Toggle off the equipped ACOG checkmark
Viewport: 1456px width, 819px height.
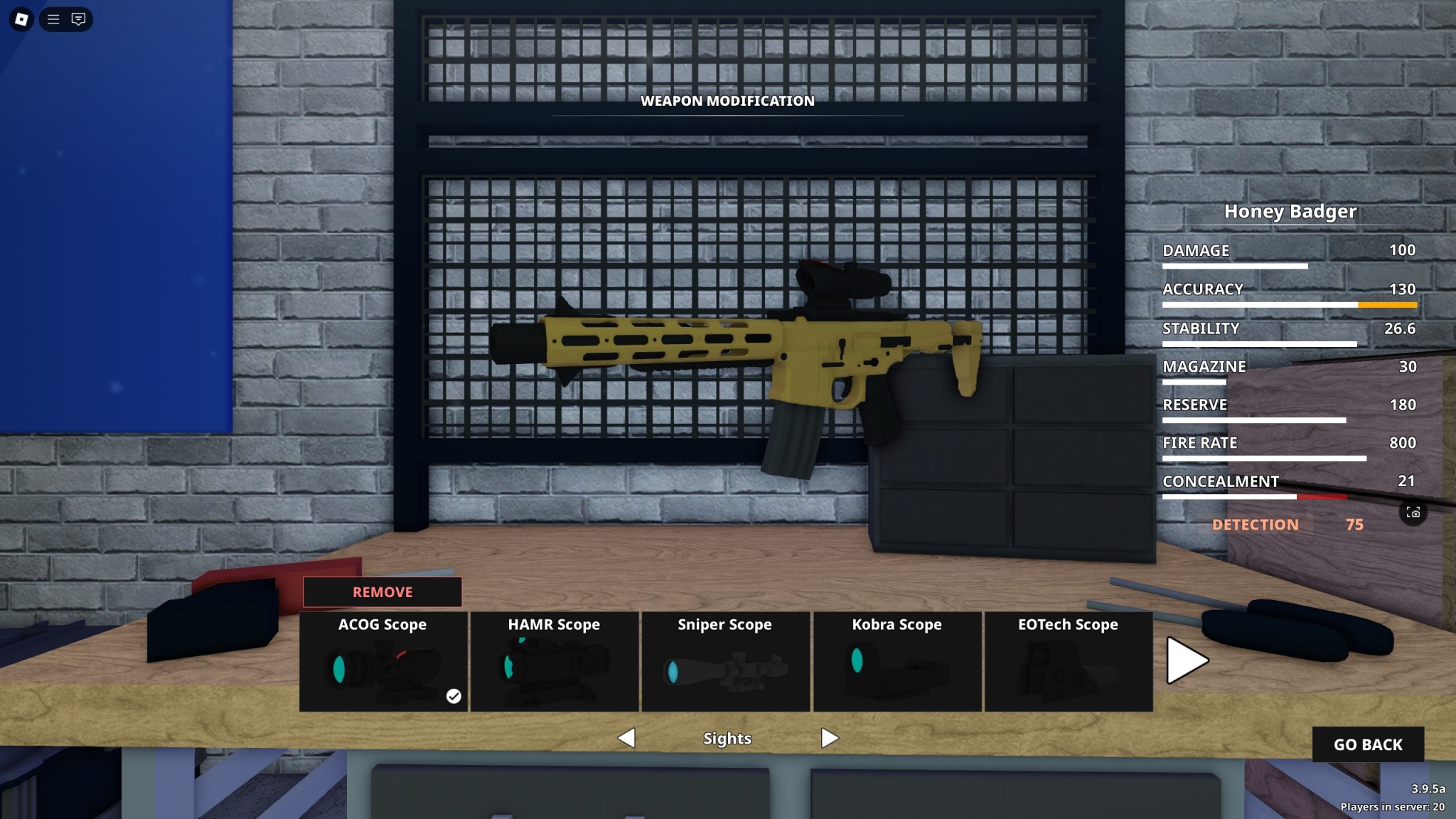coord(454,697)
